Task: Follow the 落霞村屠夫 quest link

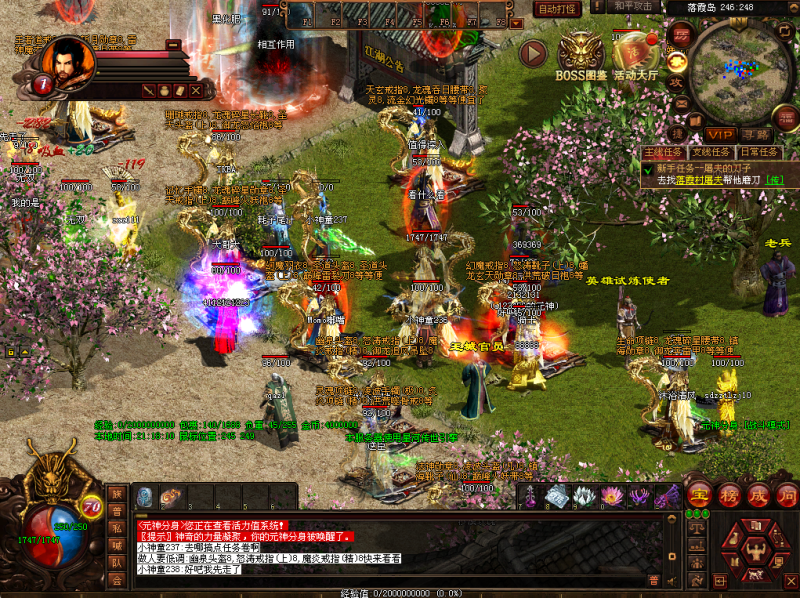Action: coord(700,180)
